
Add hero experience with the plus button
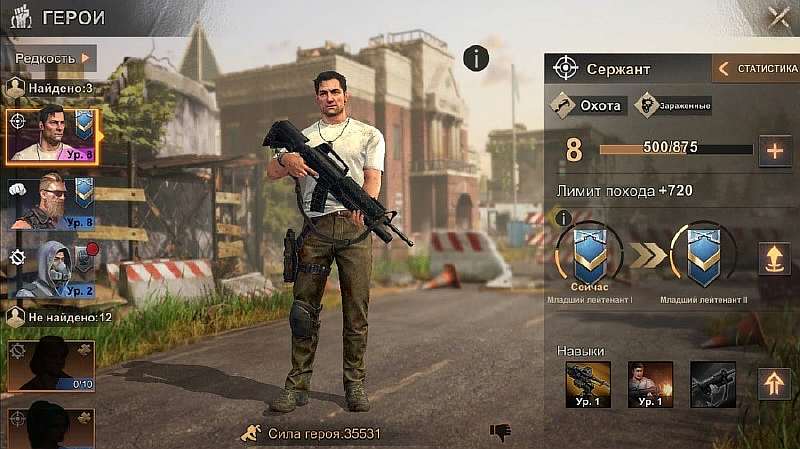pos(774,151)
